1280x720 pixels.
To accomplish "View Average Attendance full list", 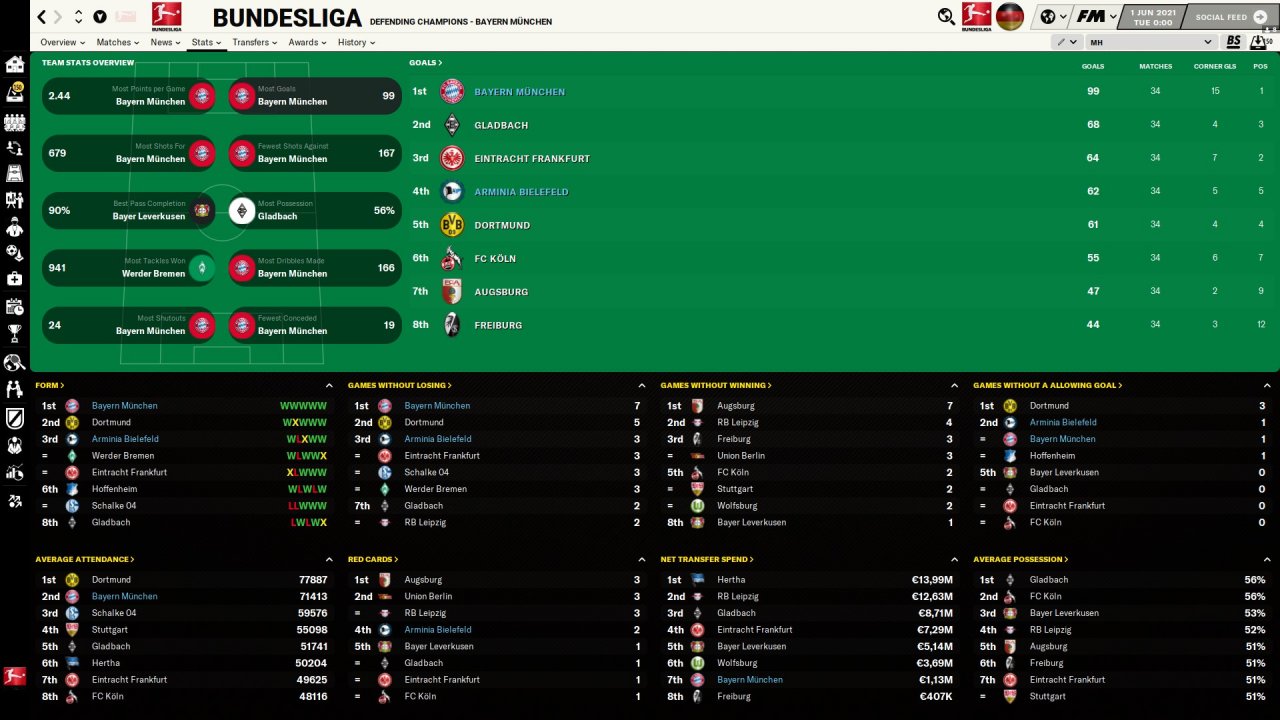I will (84, 559).
